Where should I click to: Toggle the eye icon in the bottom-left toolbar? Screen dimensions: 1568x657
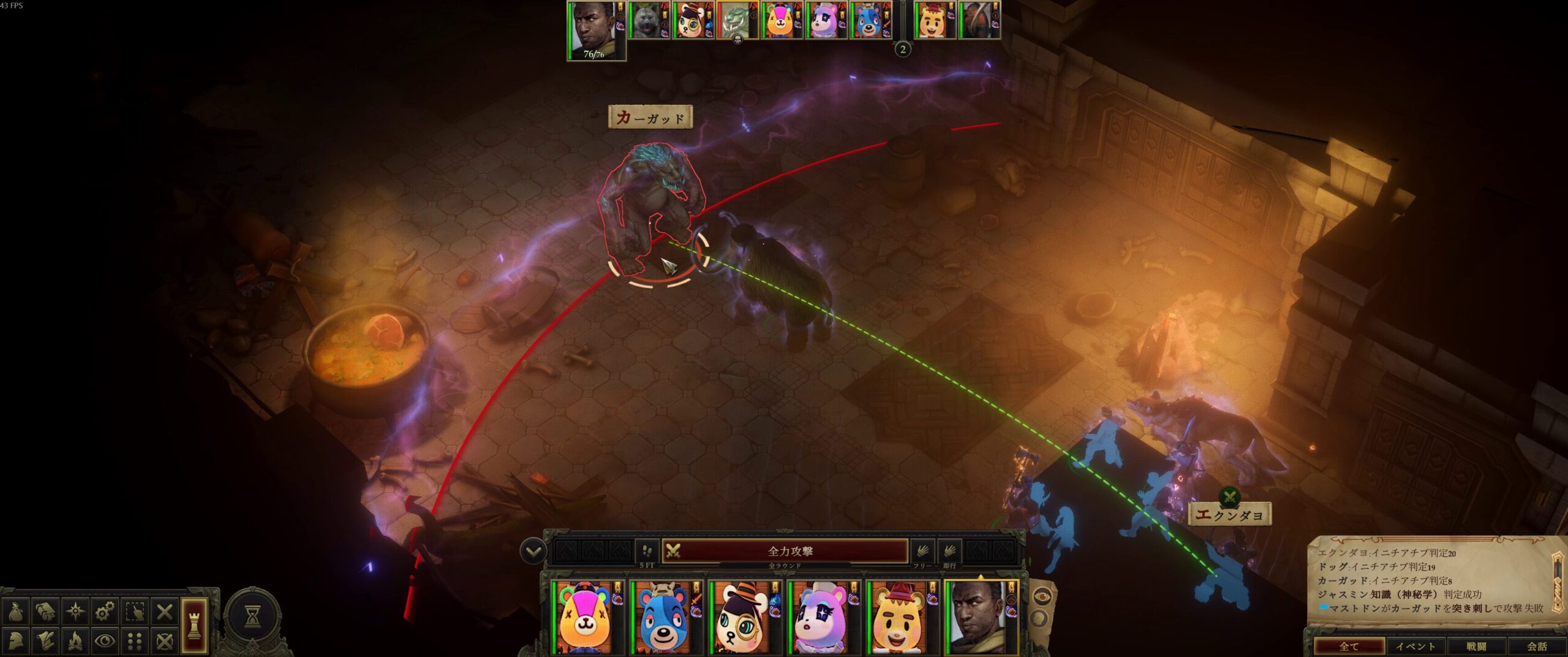pyautogui.click(x=105, y=641)
